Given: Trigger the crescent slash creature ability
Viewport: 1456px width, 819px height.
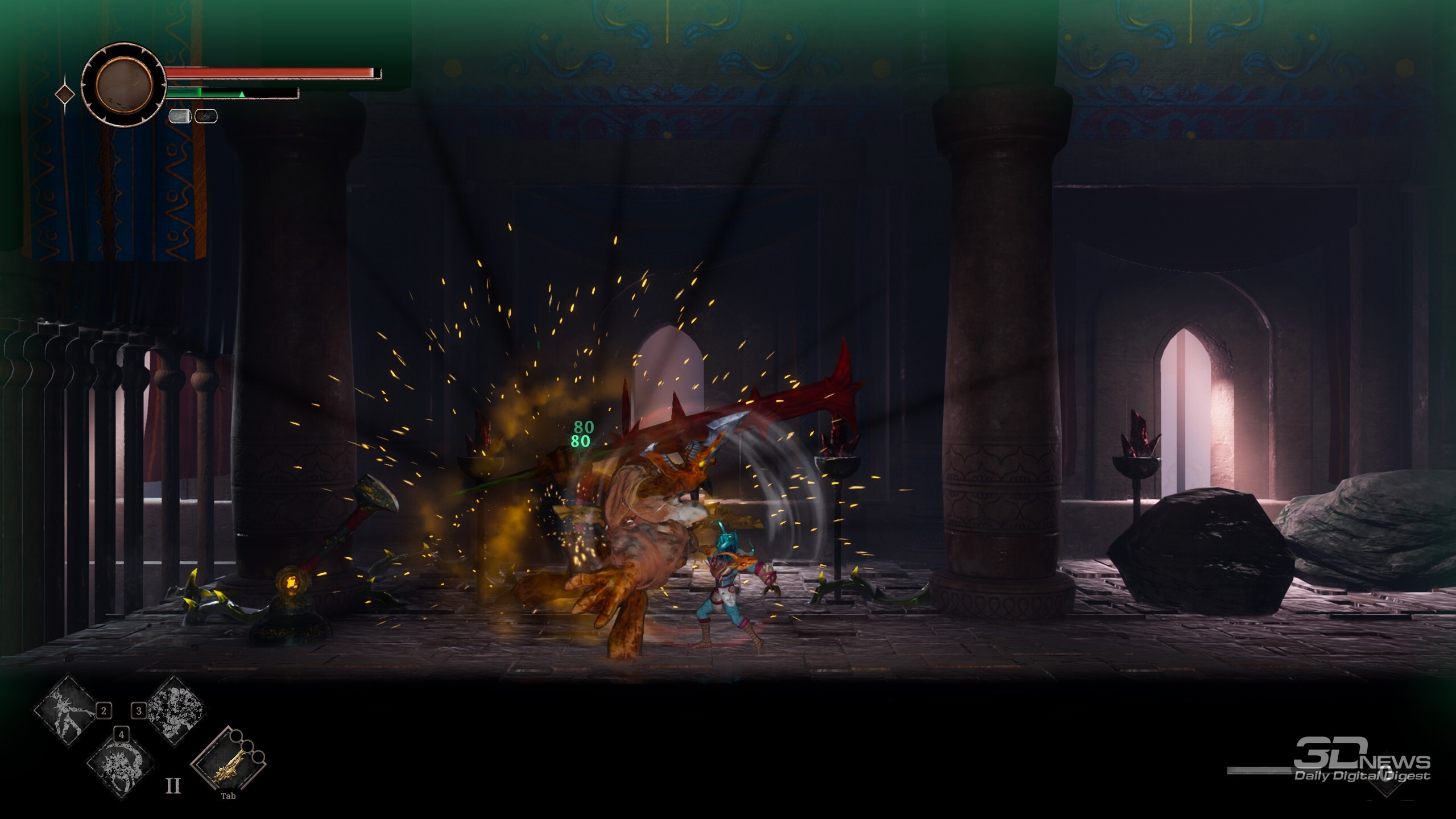Looking at the screenshot, I should 120,765.
